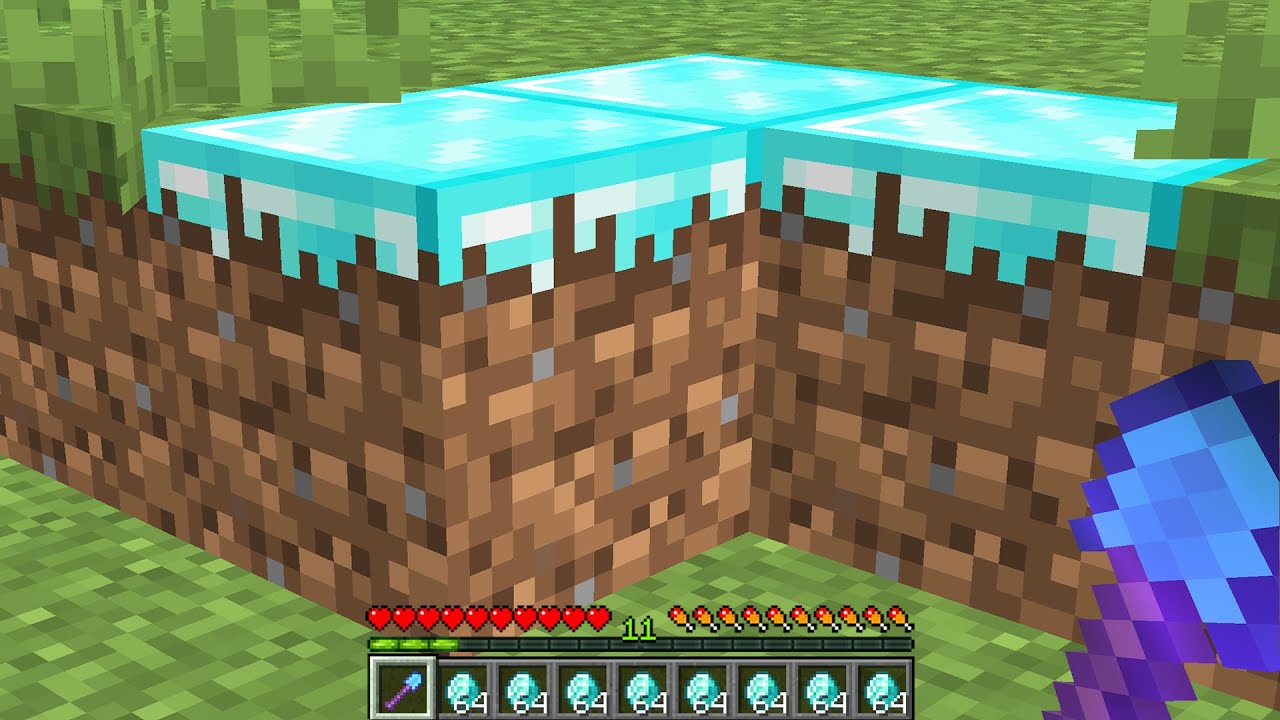The width and height of the screenshot is (1280, 720).
Task: Click the rightmost hunger drumstick icon
Action: 899,616
